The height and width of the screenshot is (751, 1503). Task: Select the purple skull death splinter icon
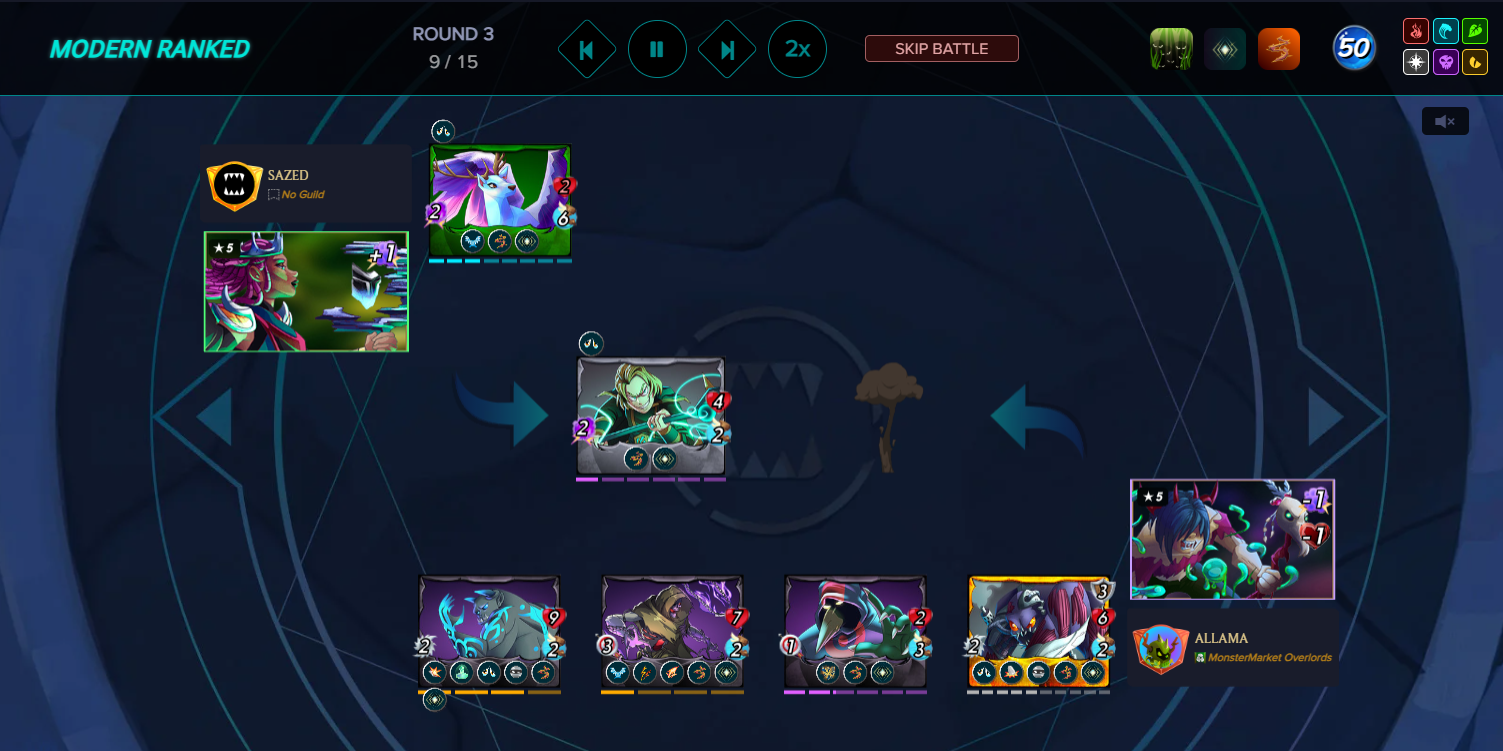coord(1446,62)
